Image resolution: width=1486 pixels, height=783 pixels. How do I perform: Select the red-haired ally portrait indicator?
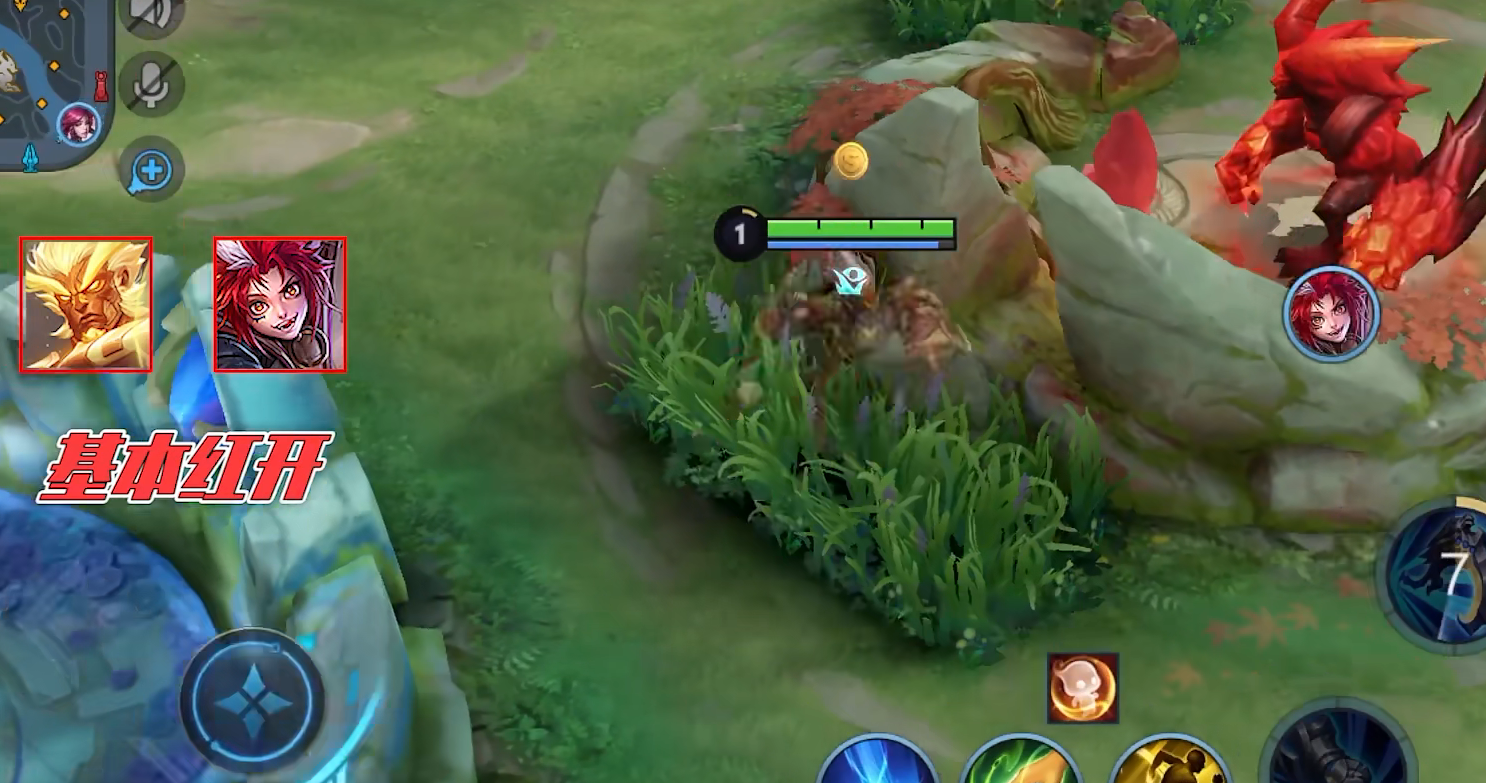[1332, 314]
